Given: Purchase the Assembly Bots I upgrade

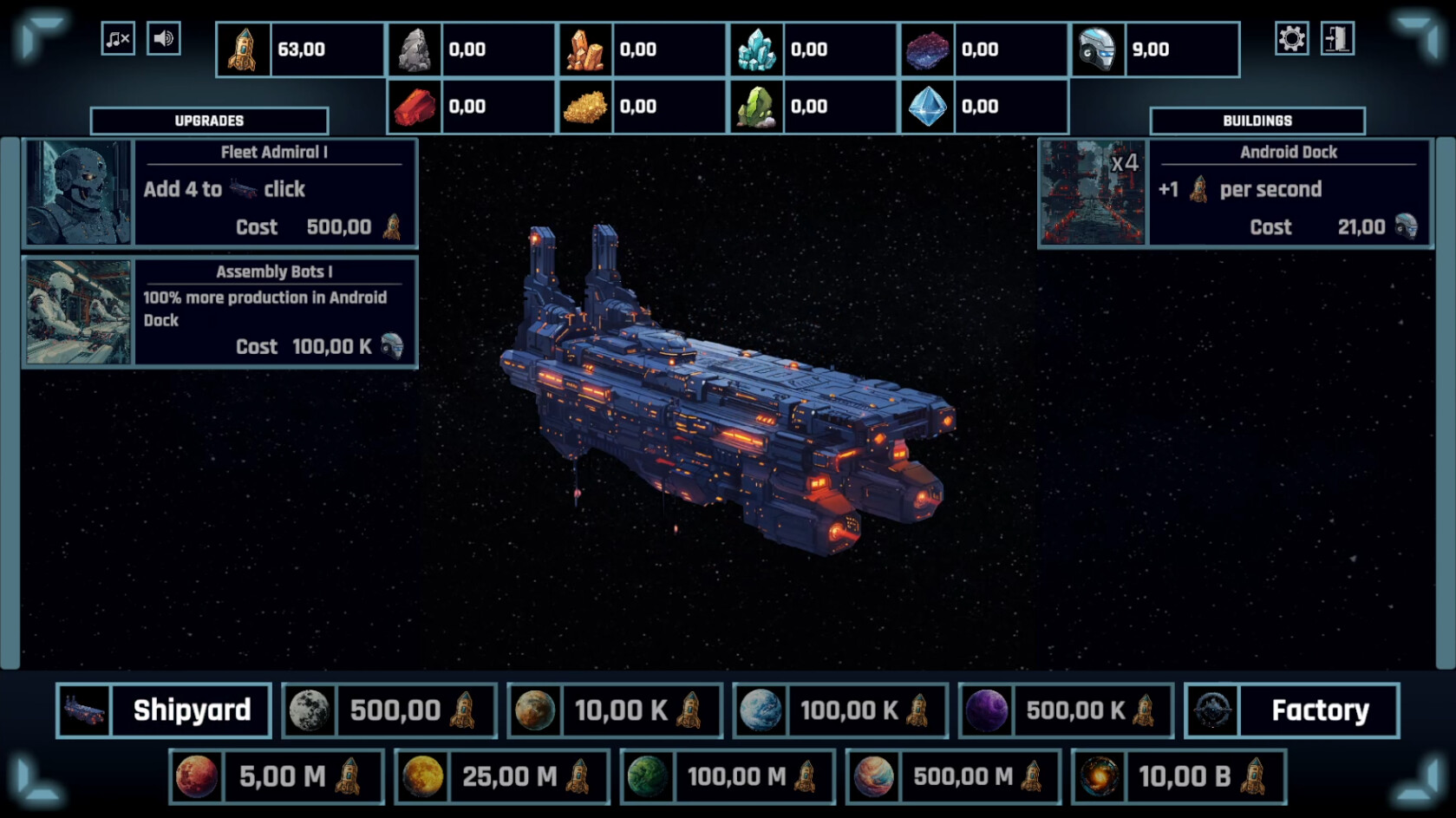Looking at the screenshot, I should (x=221, y=311).
